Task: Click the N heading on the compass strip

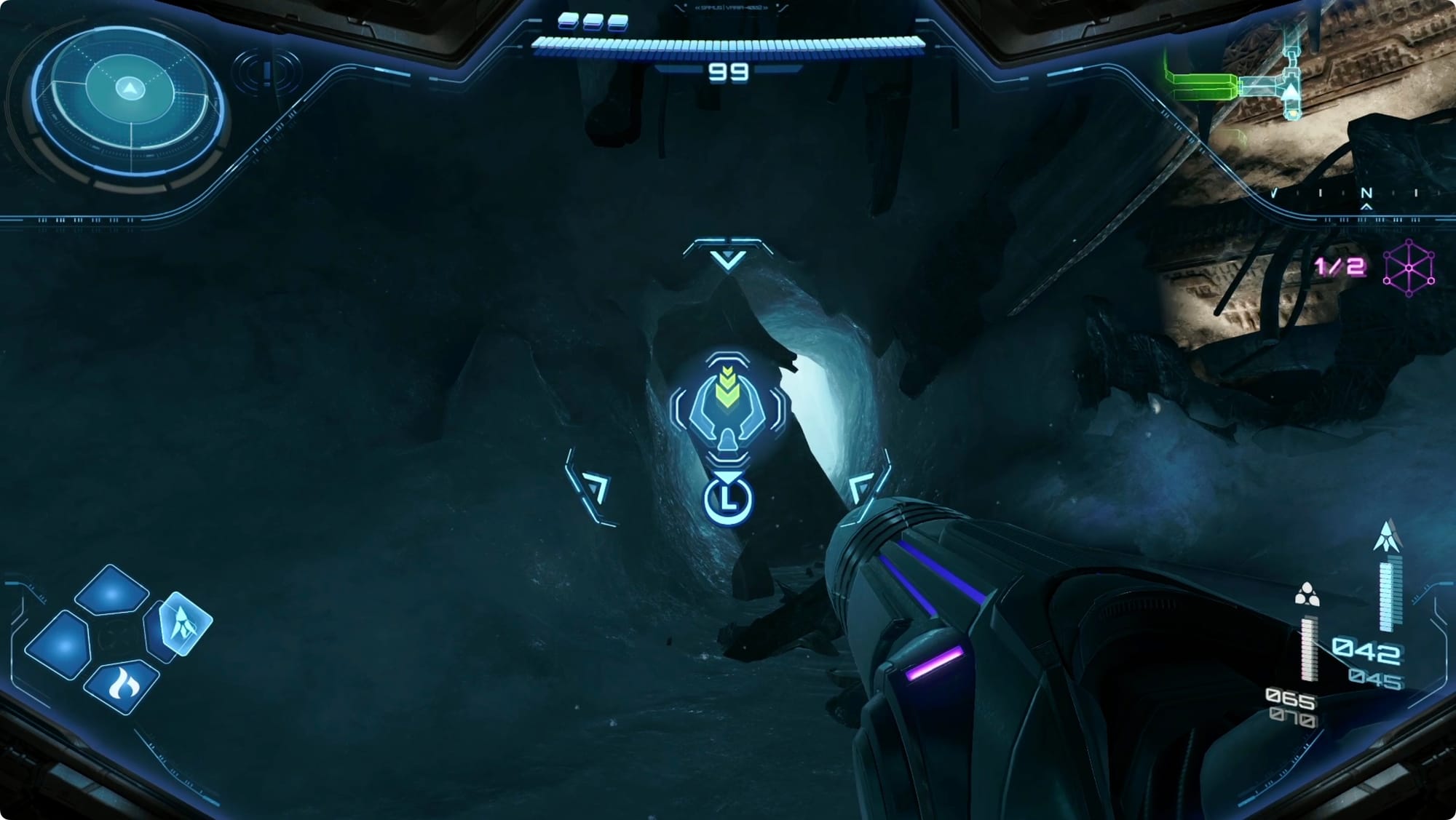Action: pos(1366,194)
